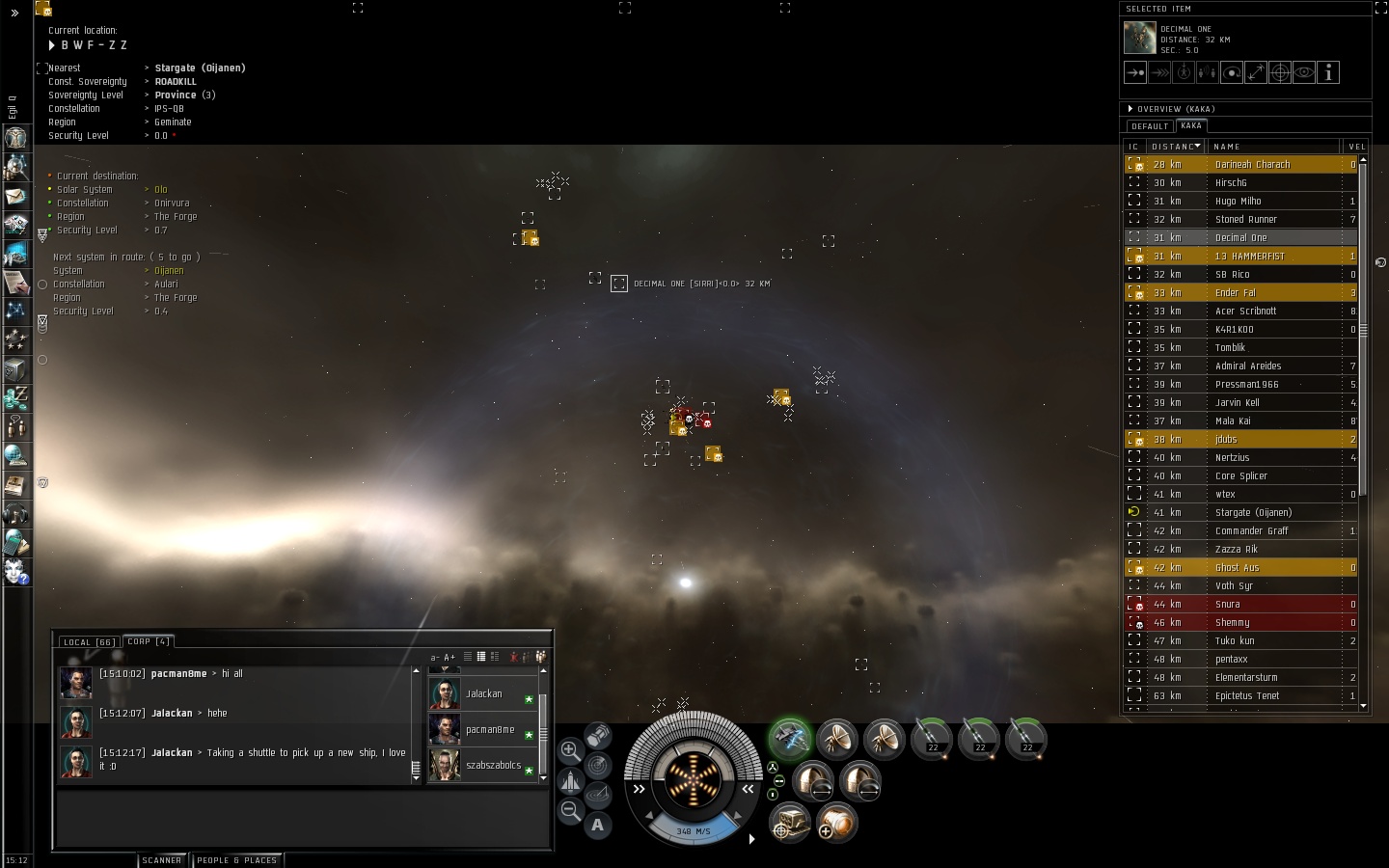The image size is (1389, 868).
Task: Look at the selected item with the eye icon
Action: click(1304, 72)
